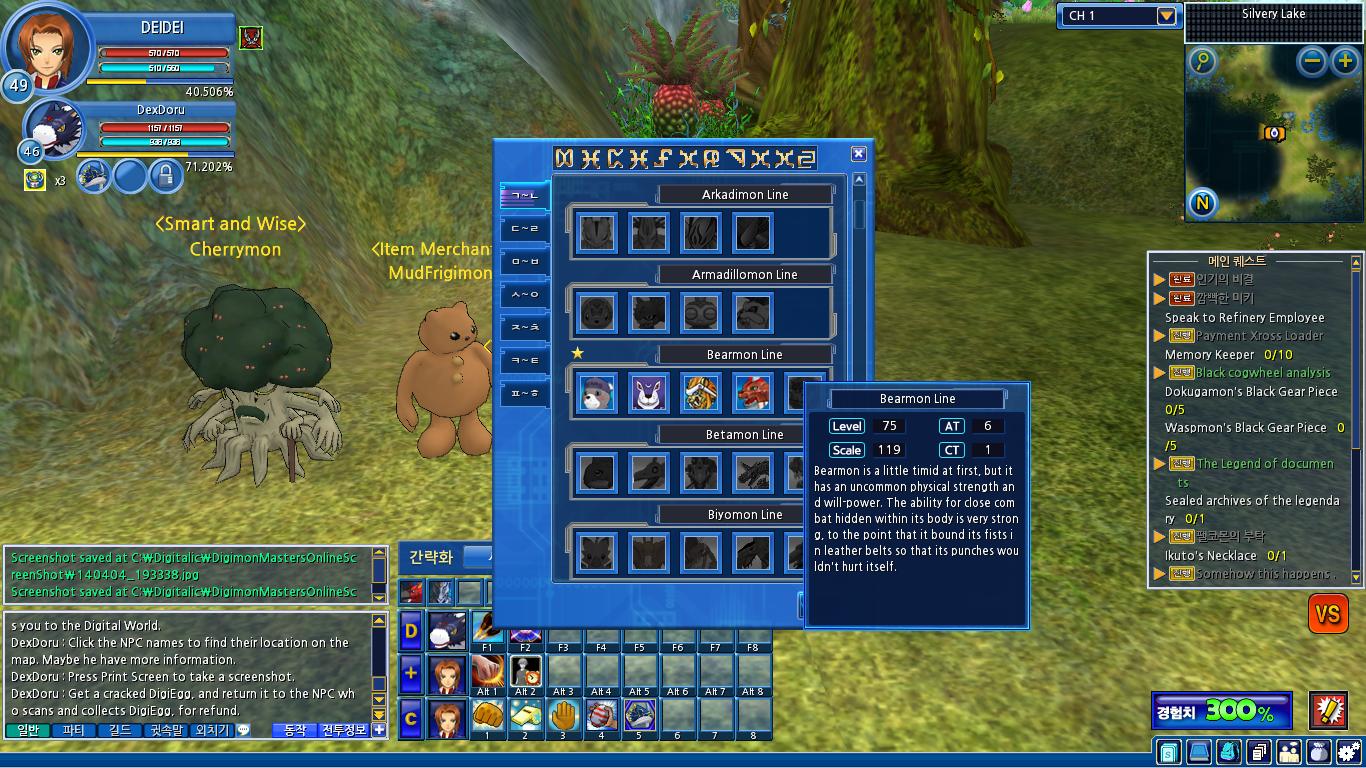
Task: Close the Digimon encyclopedia window
Action: pos(858,154)
